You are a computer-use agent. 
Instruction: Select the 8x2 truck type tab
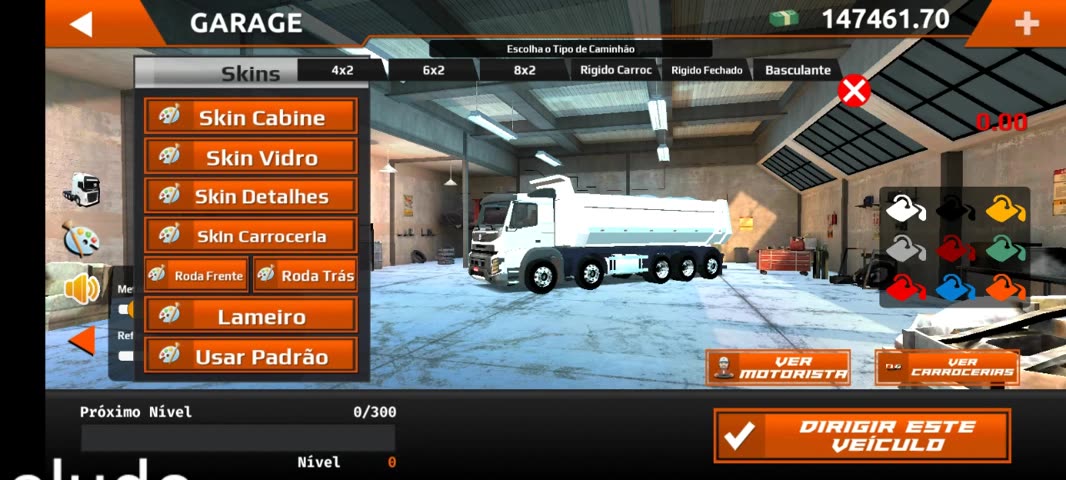524,70
